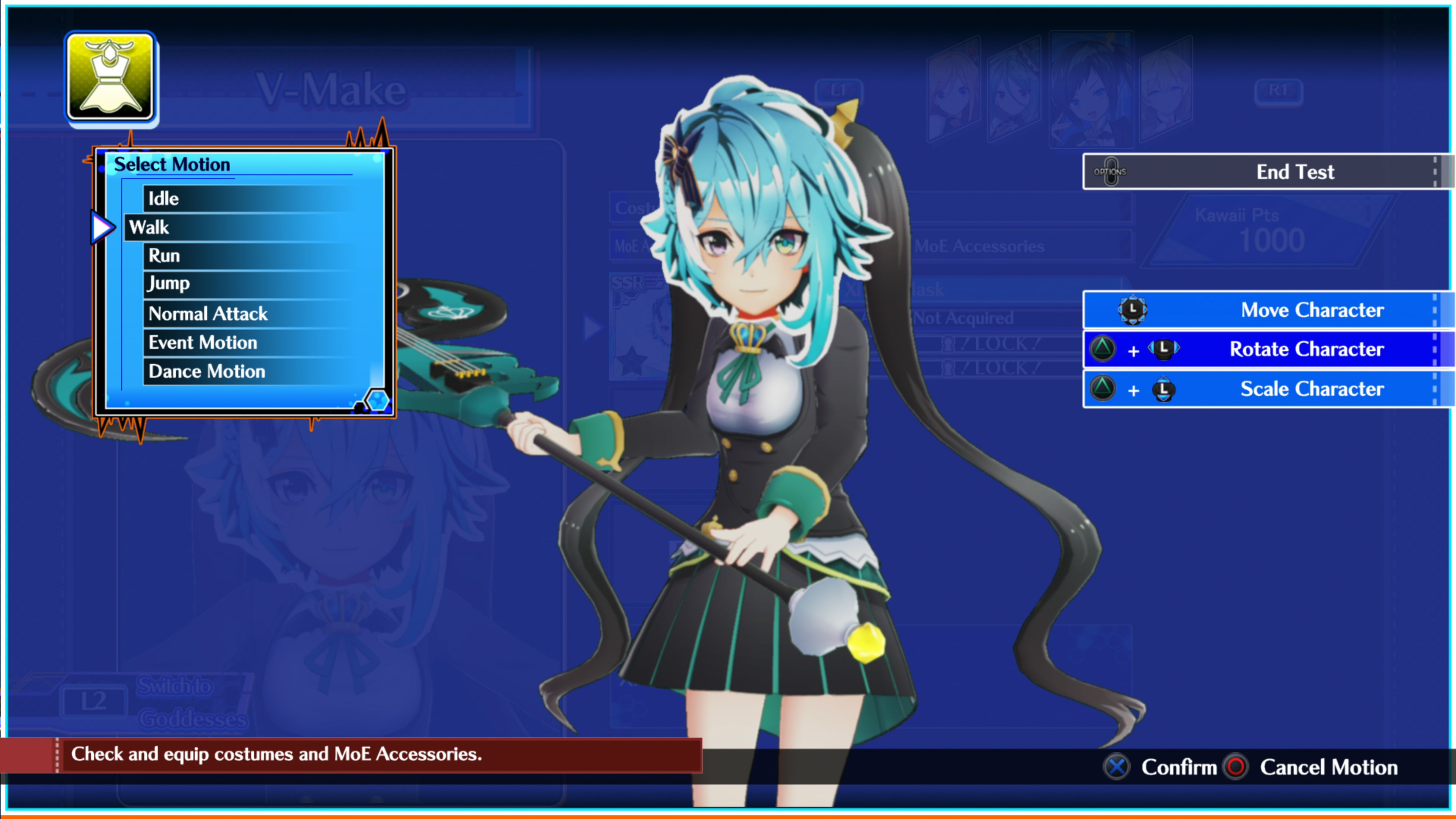Select the Dance Motion entry
Viewport: 1456px width, 819px height.
coord(206,371)
